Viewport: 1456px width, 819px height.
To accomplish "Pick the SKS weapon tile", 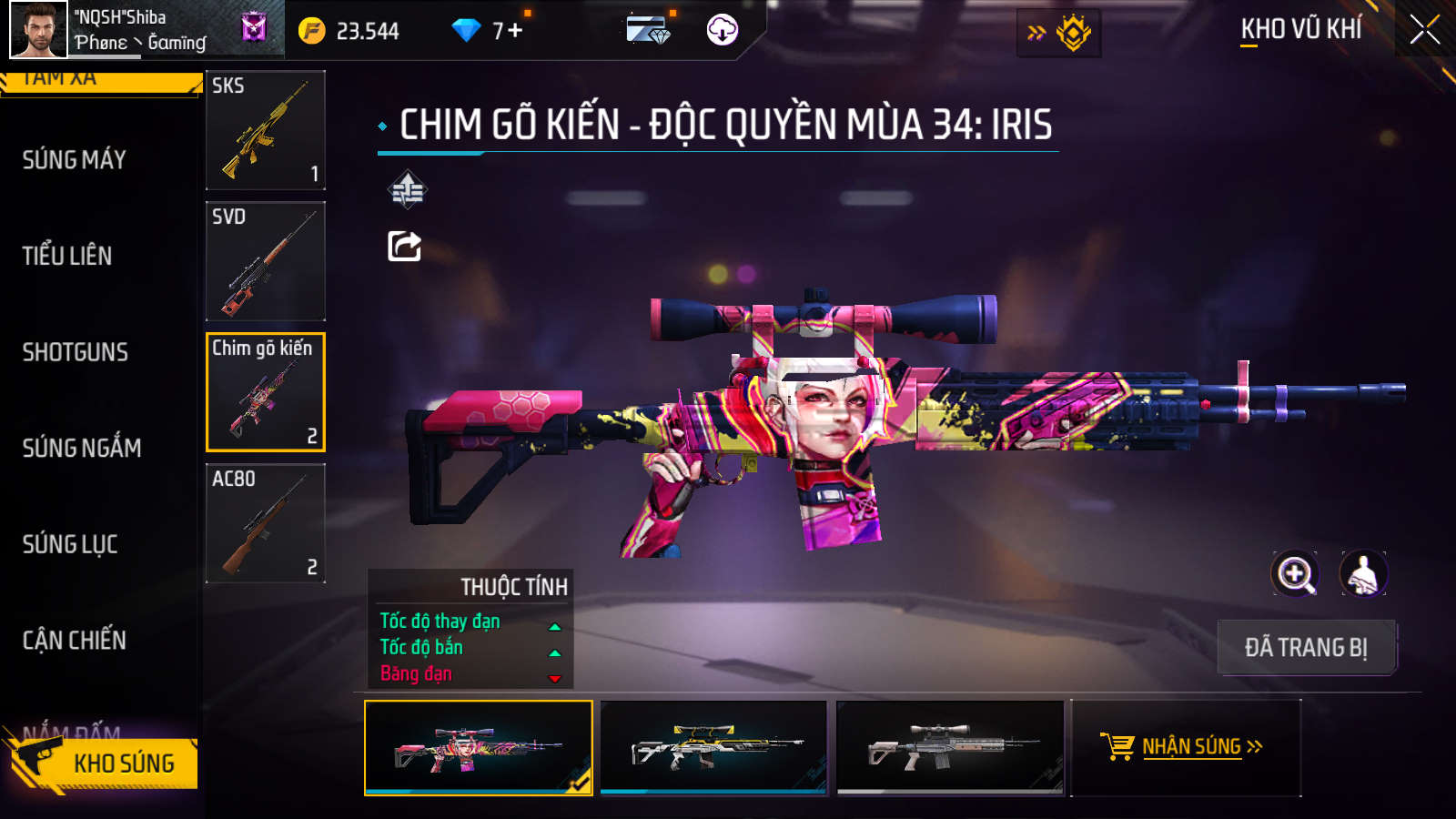I will point(266,130).
